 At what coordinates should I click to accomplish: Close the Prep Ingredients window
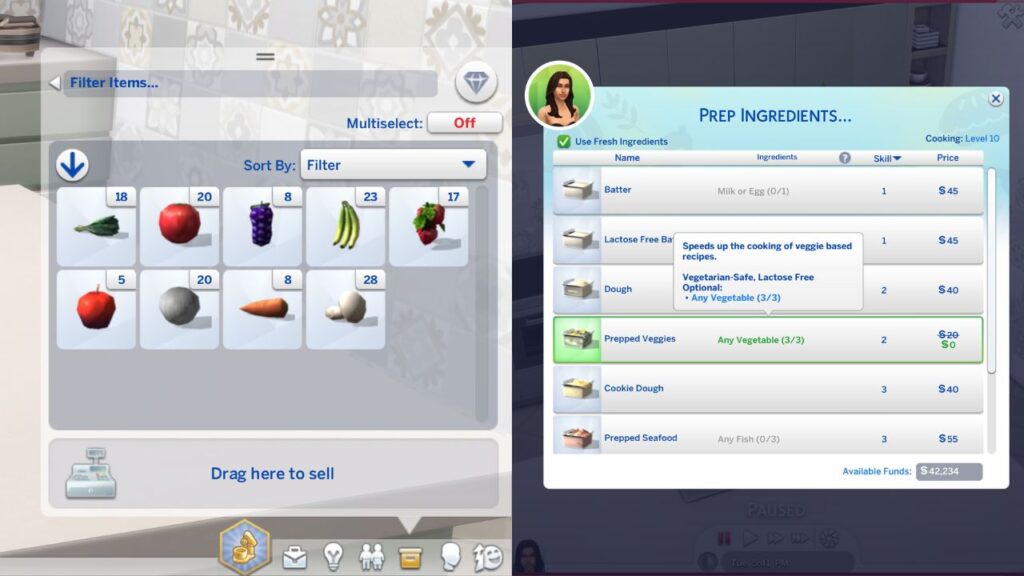pyautogui.click(x=996, y=99)
